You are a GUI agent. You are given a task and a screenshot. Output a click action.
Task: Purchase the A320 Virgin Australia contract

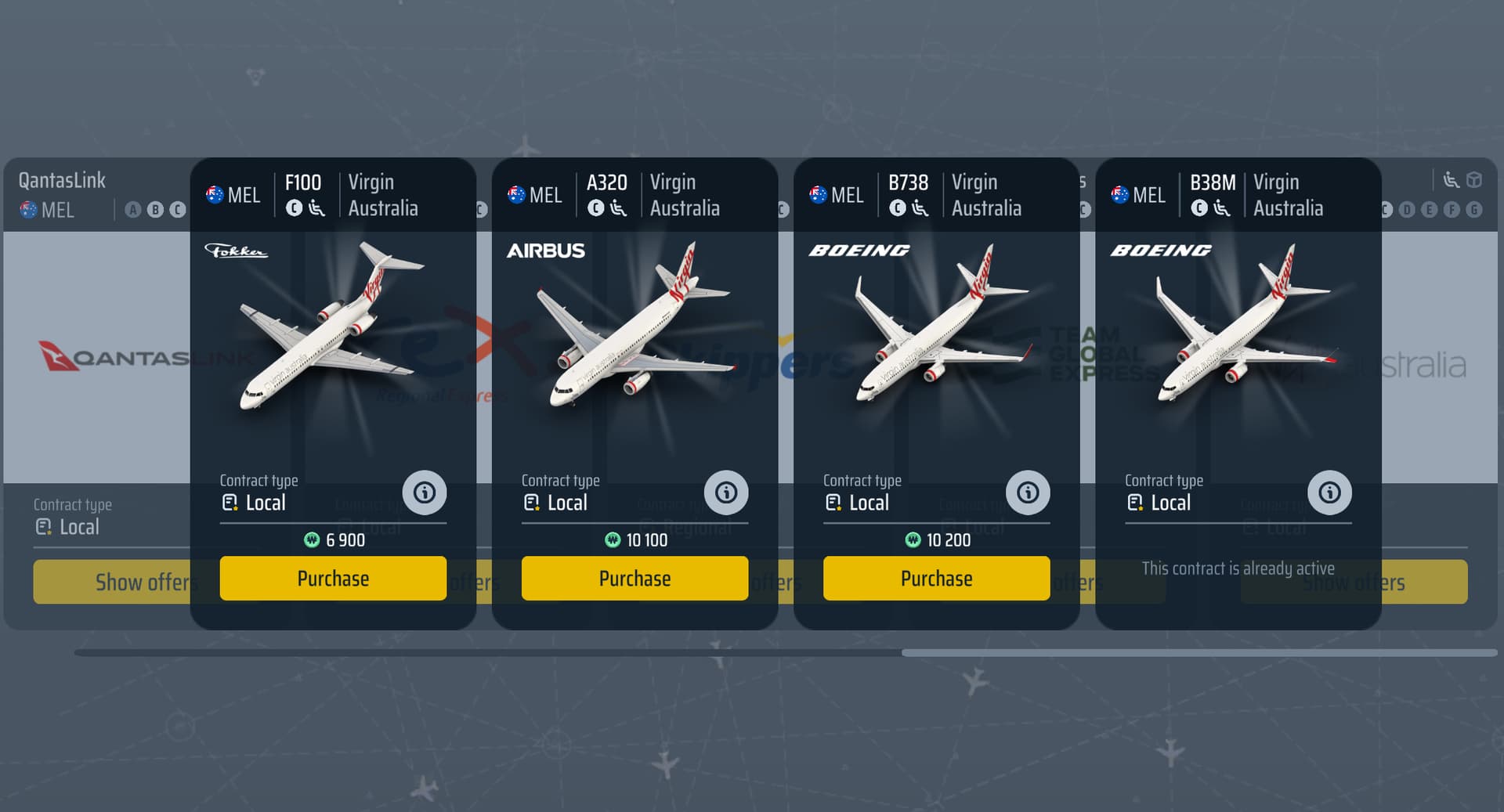[634, 579]
